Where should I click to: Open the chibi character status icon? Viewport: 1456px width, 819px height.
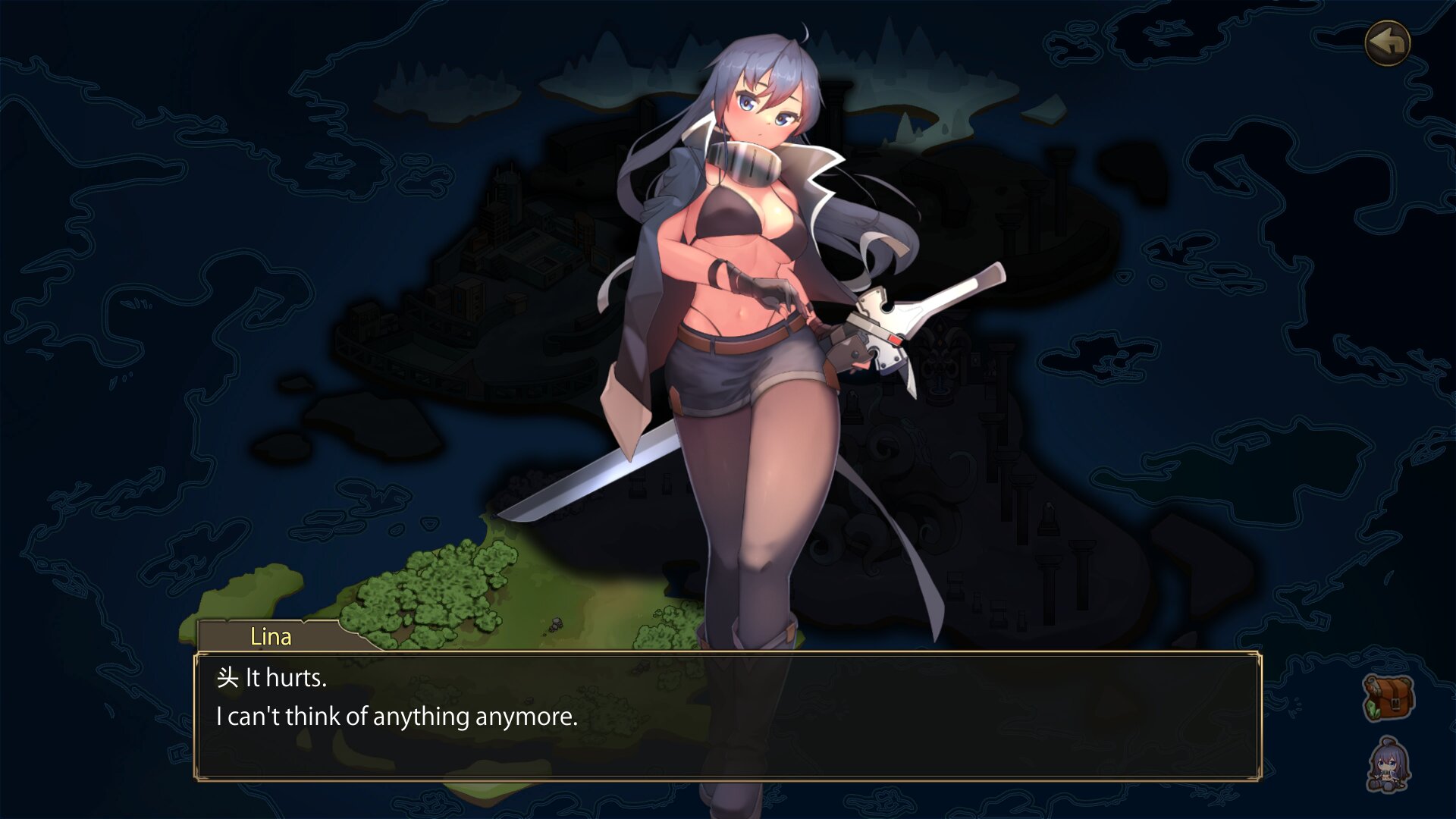[1389, 766]
